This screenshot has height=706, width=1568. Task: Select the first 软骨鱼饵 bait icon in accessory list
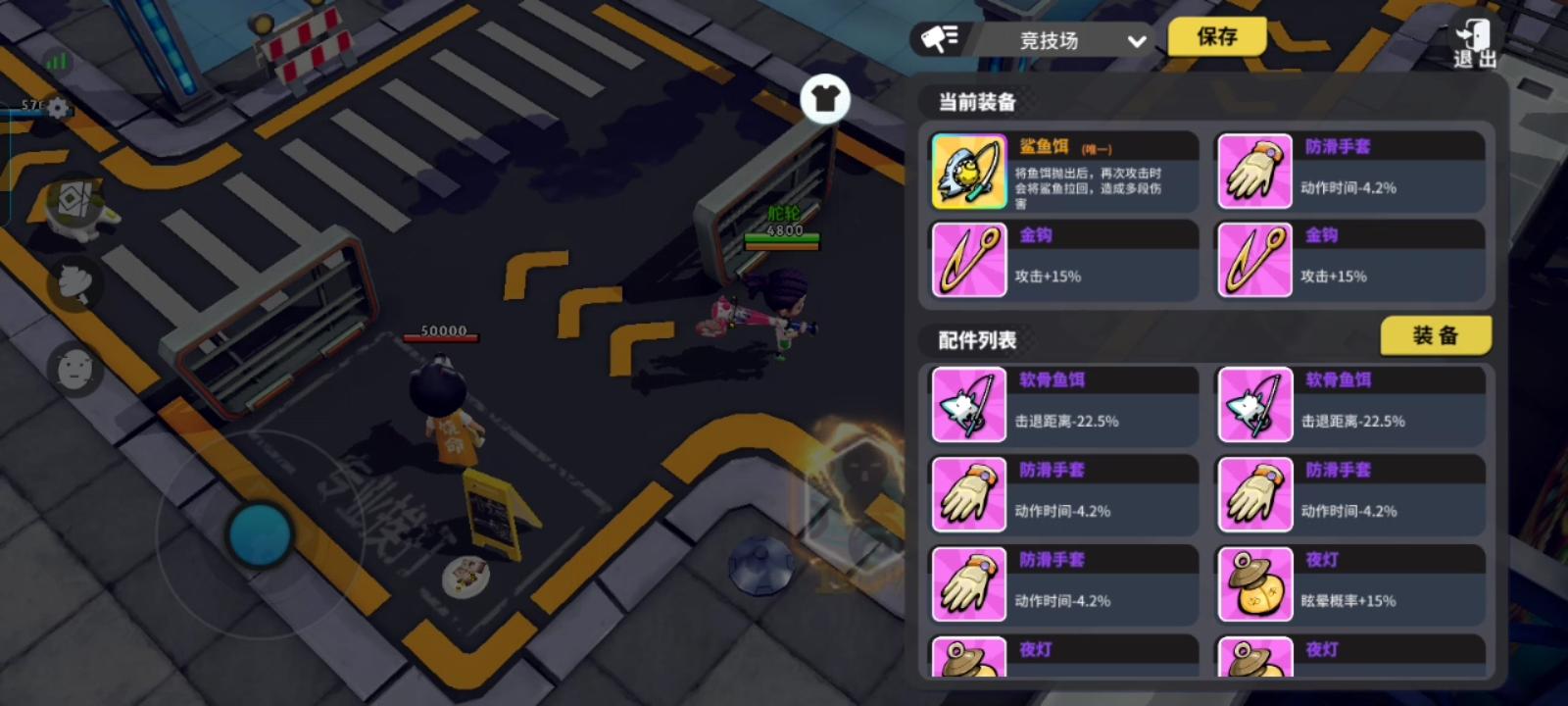click(968, 404)
